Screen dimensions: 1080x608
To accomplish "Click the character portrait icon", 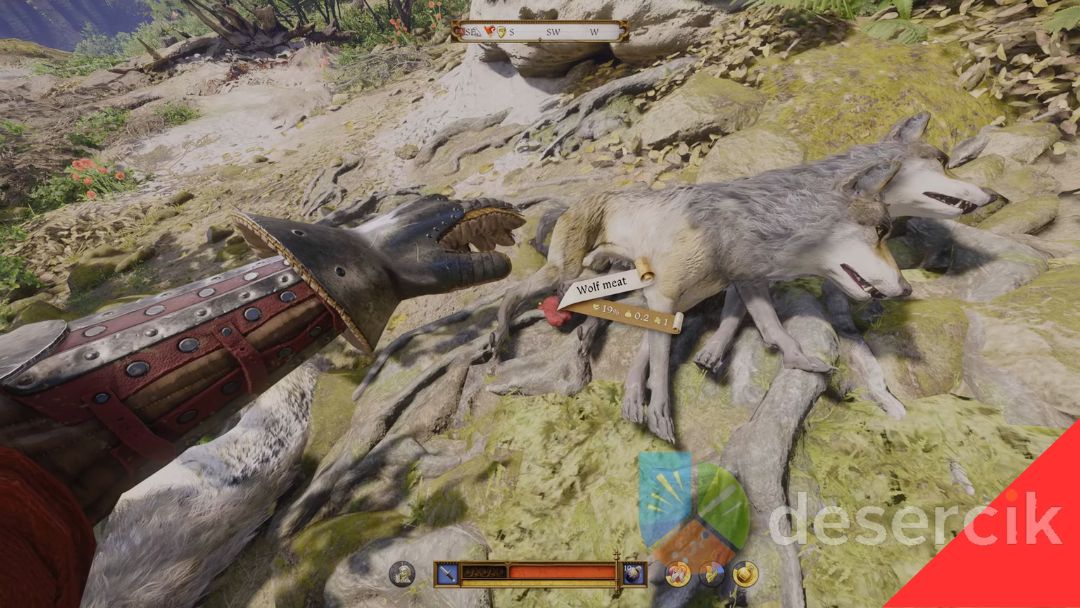I will point(402,573).
